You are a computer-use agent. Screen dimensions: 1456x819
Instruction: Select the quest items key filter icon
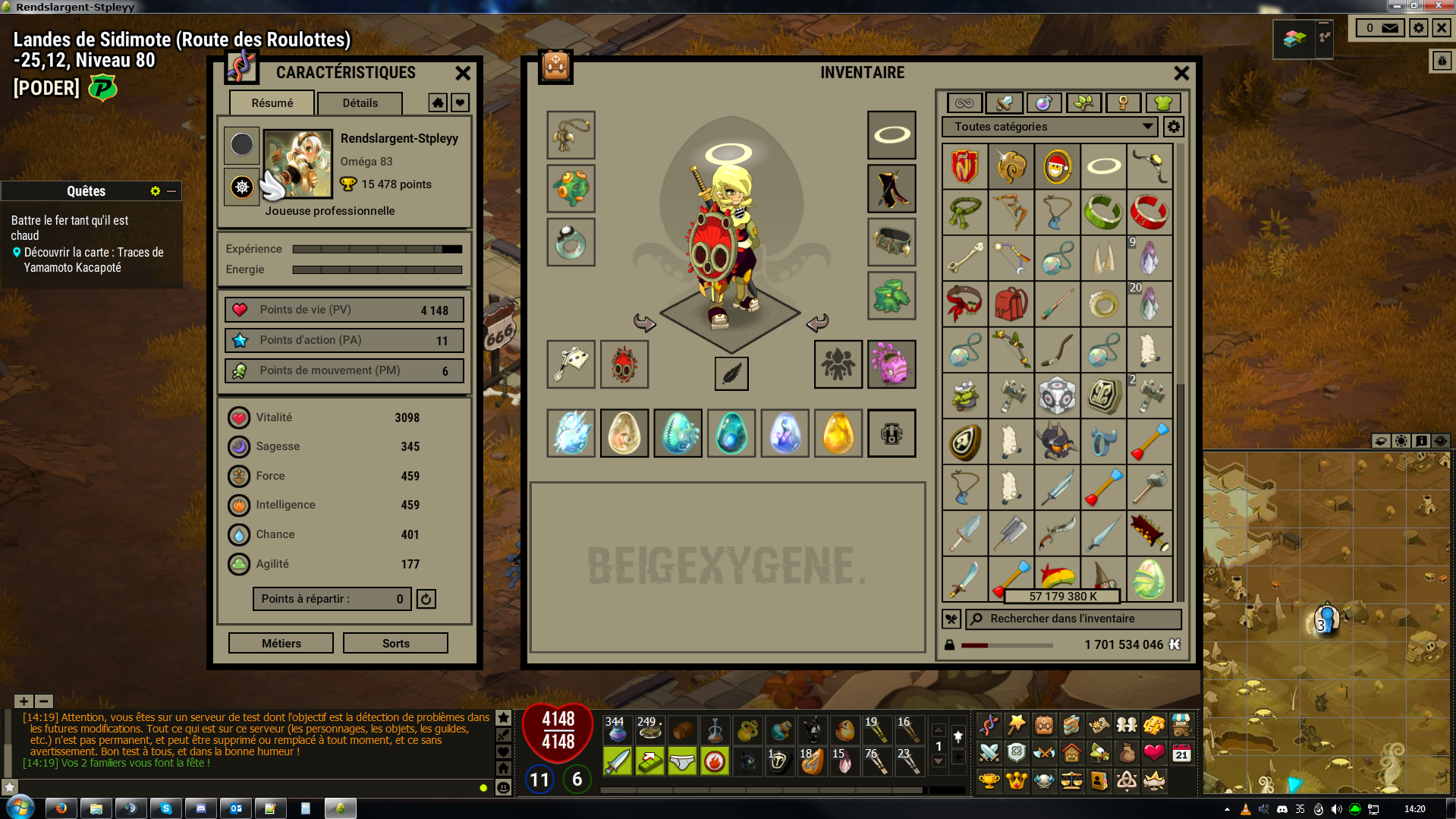pos(1124,102)
